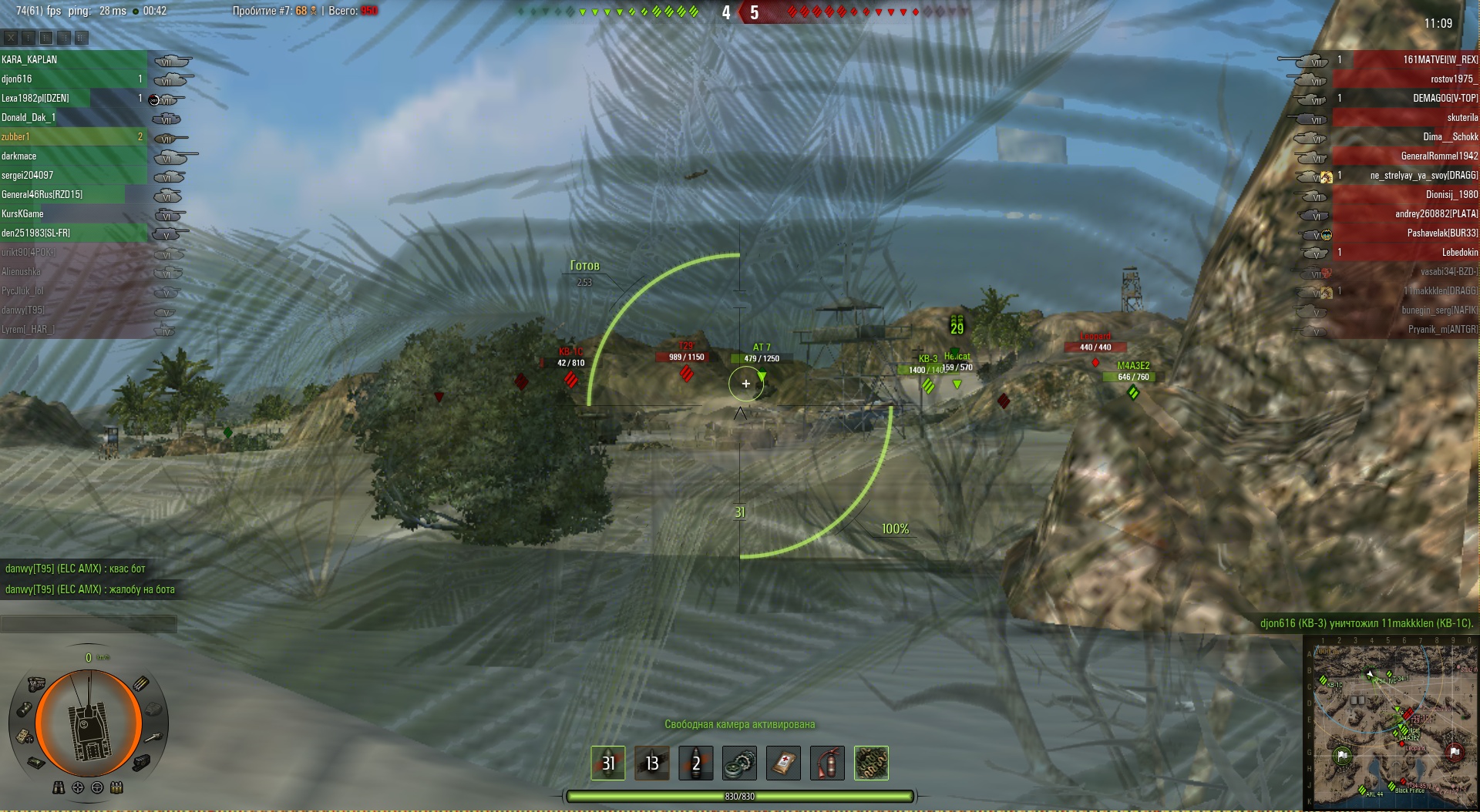Screen dimensions: 1480x812
Task: Click the binoculars commander icon
Action: click(x=59, y=787)
